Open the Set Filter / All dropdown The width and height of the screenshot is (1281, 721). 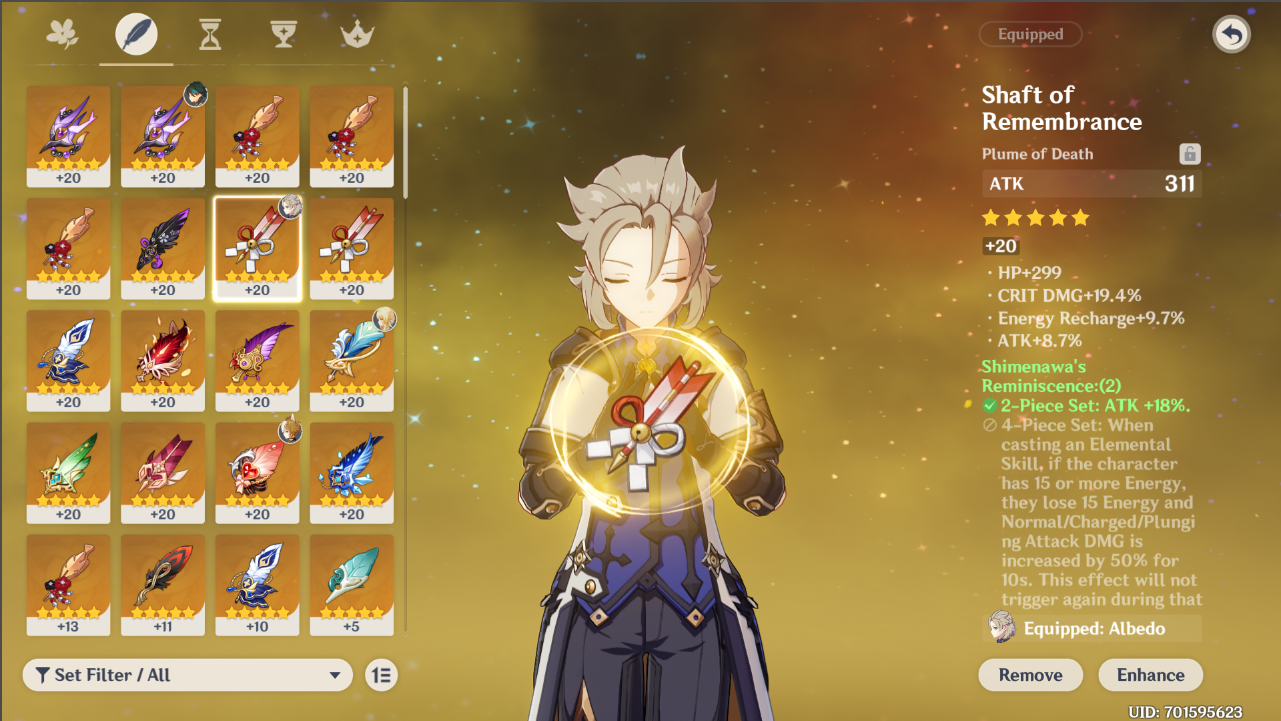[187, 676]
